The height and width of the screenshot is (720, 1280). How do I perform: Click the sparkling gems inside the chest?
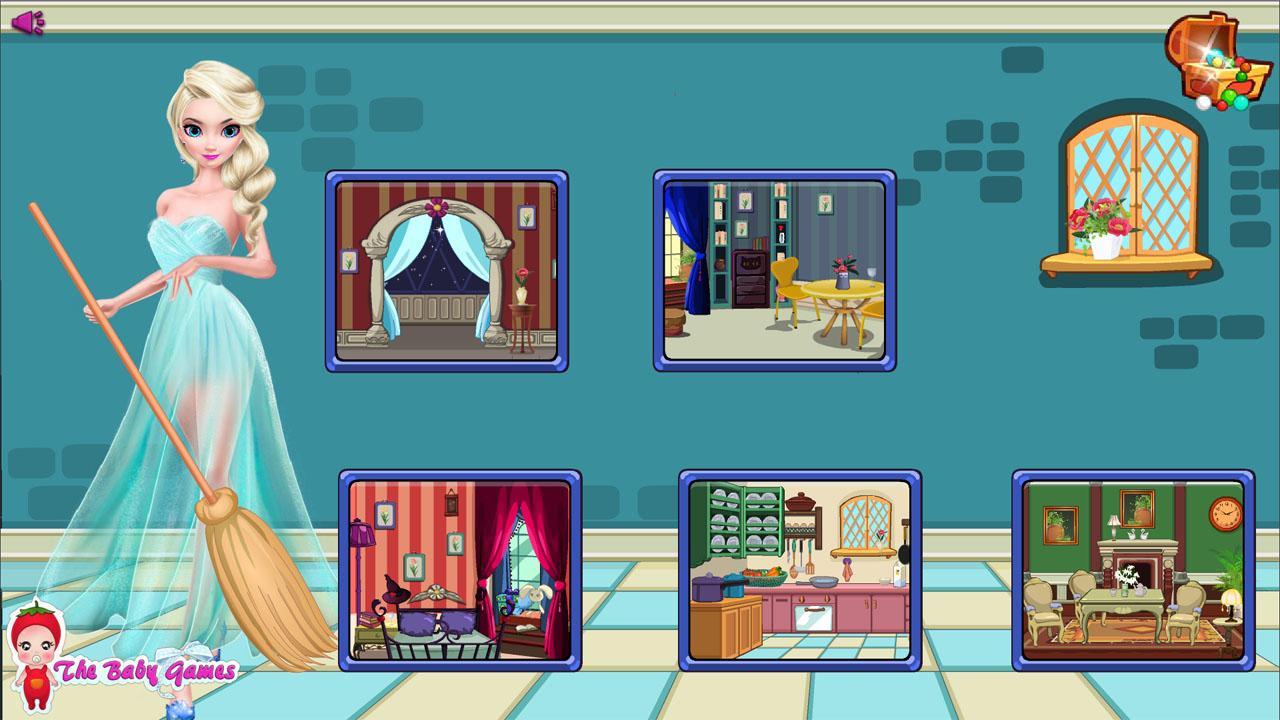click(1214, 55)
